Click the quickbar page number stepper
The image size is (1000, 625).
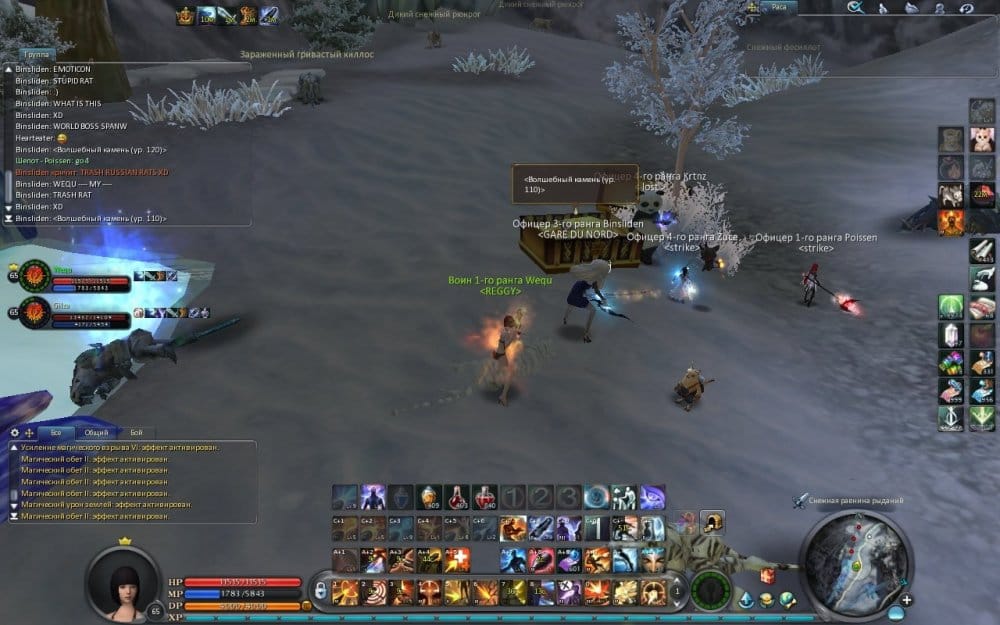pyautogui.click(x=676, y=591)
